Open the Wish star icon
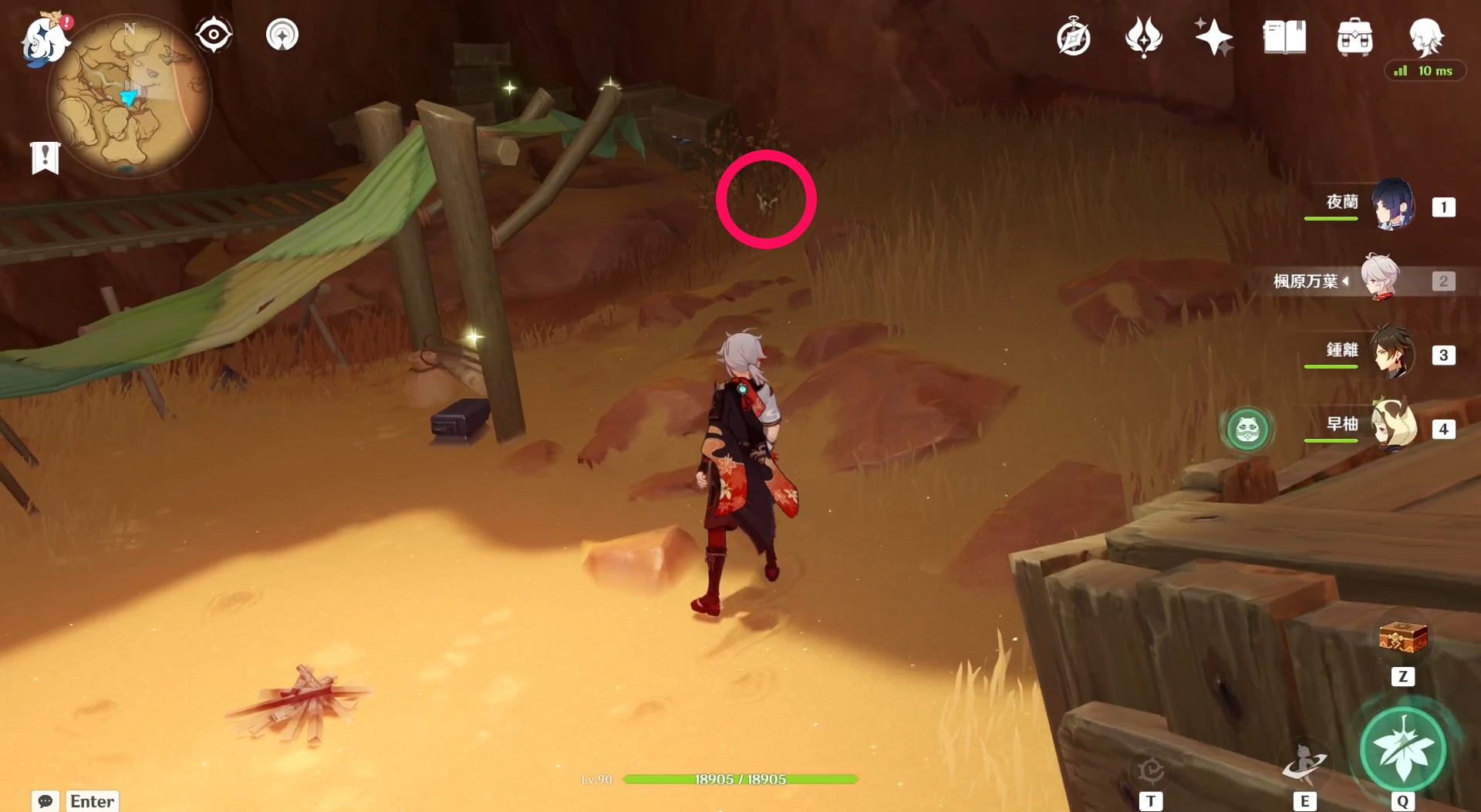1481x812 pixels. click(x=1213, y=37)
